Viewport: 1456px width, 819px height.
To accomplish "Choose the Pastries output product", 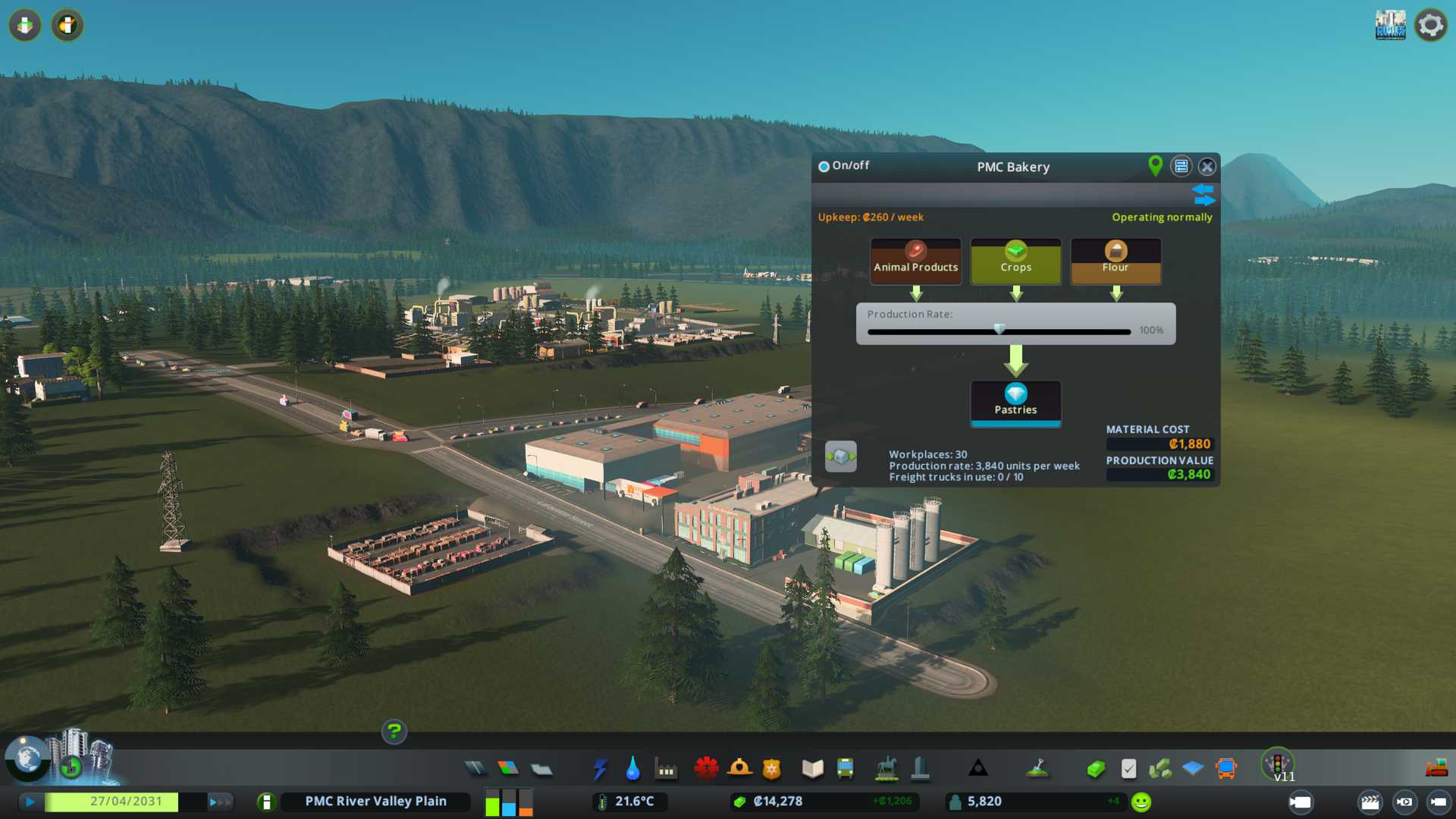I will click(1015, 402).
